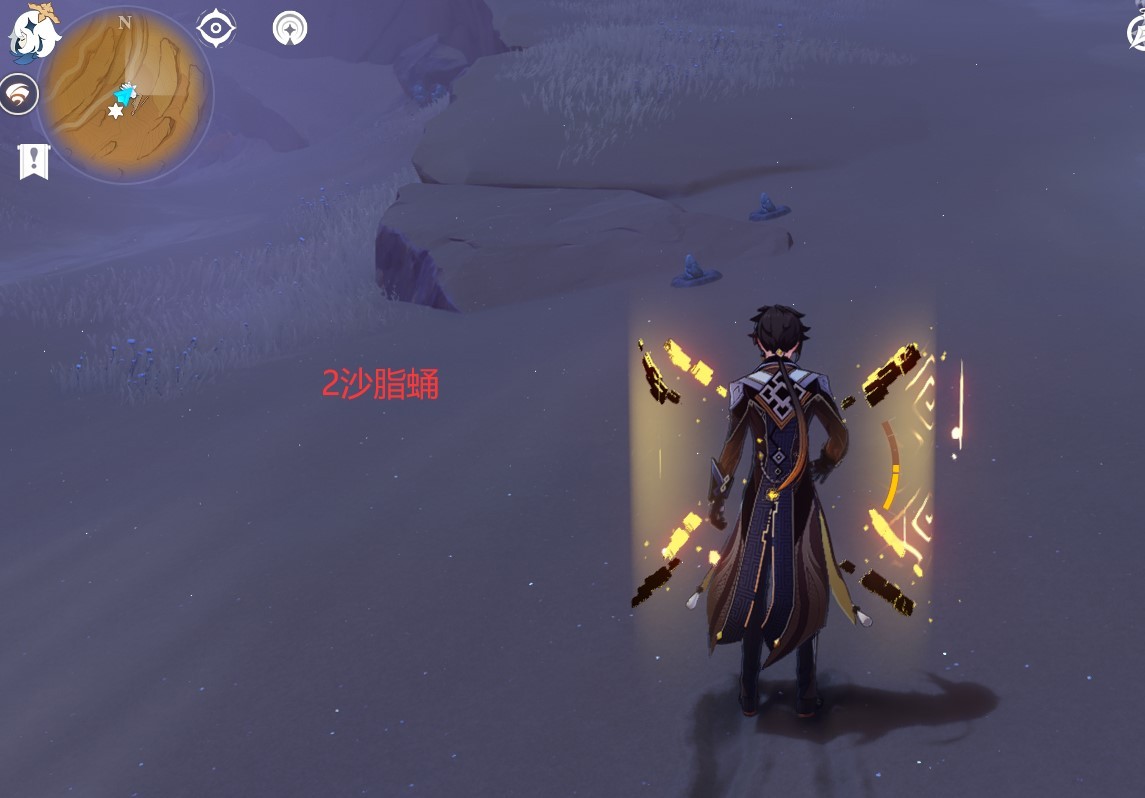Open the compass star icon at screen edge
This screenshot has height=798, width=1145.
click(1138, 33)
